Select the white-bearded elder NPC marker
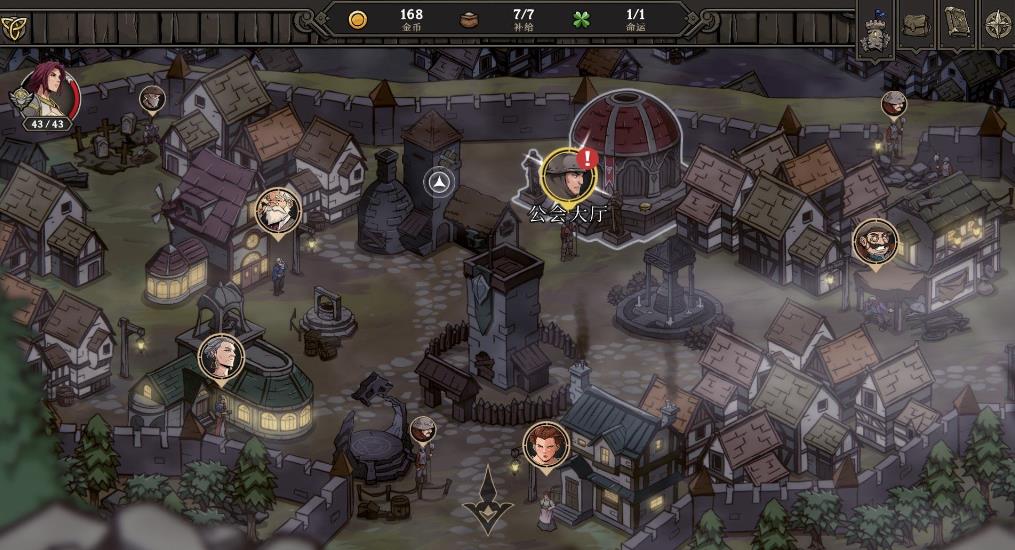1015x550 pixels. click(x=277, y=211)
